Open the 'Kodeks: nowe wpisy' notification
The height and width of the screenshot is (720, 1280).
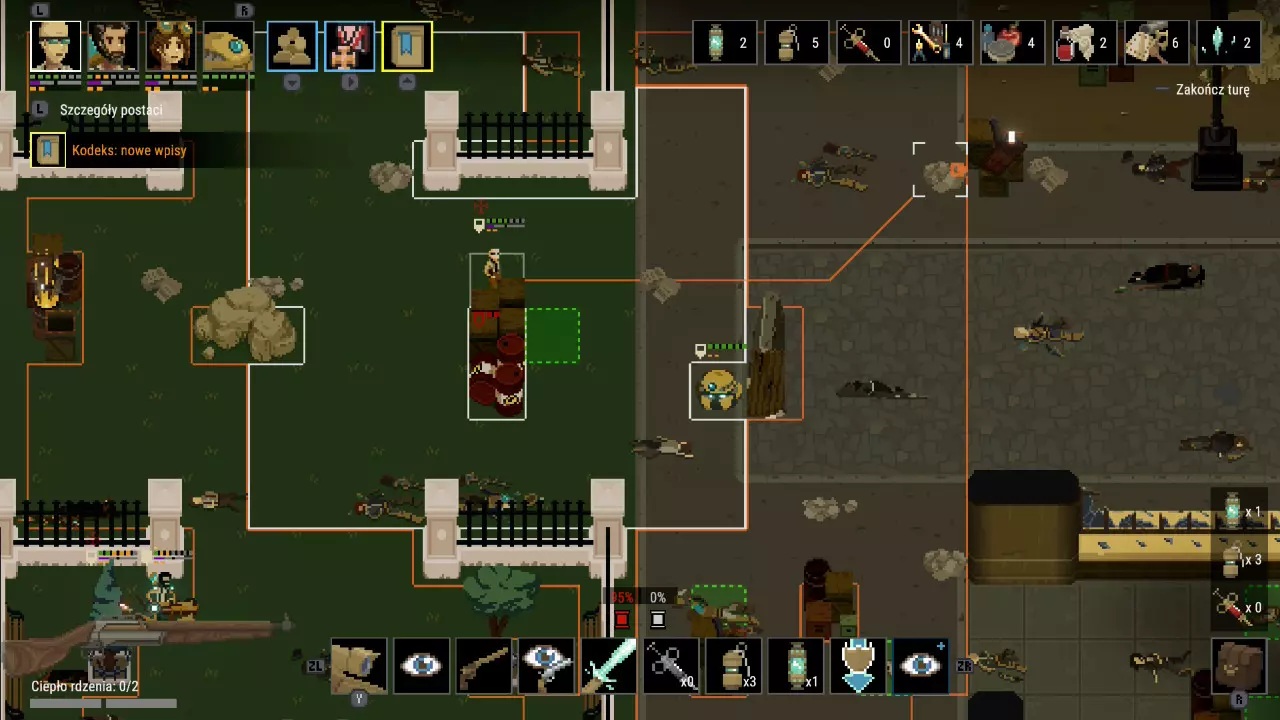click(x=128, y=151)
